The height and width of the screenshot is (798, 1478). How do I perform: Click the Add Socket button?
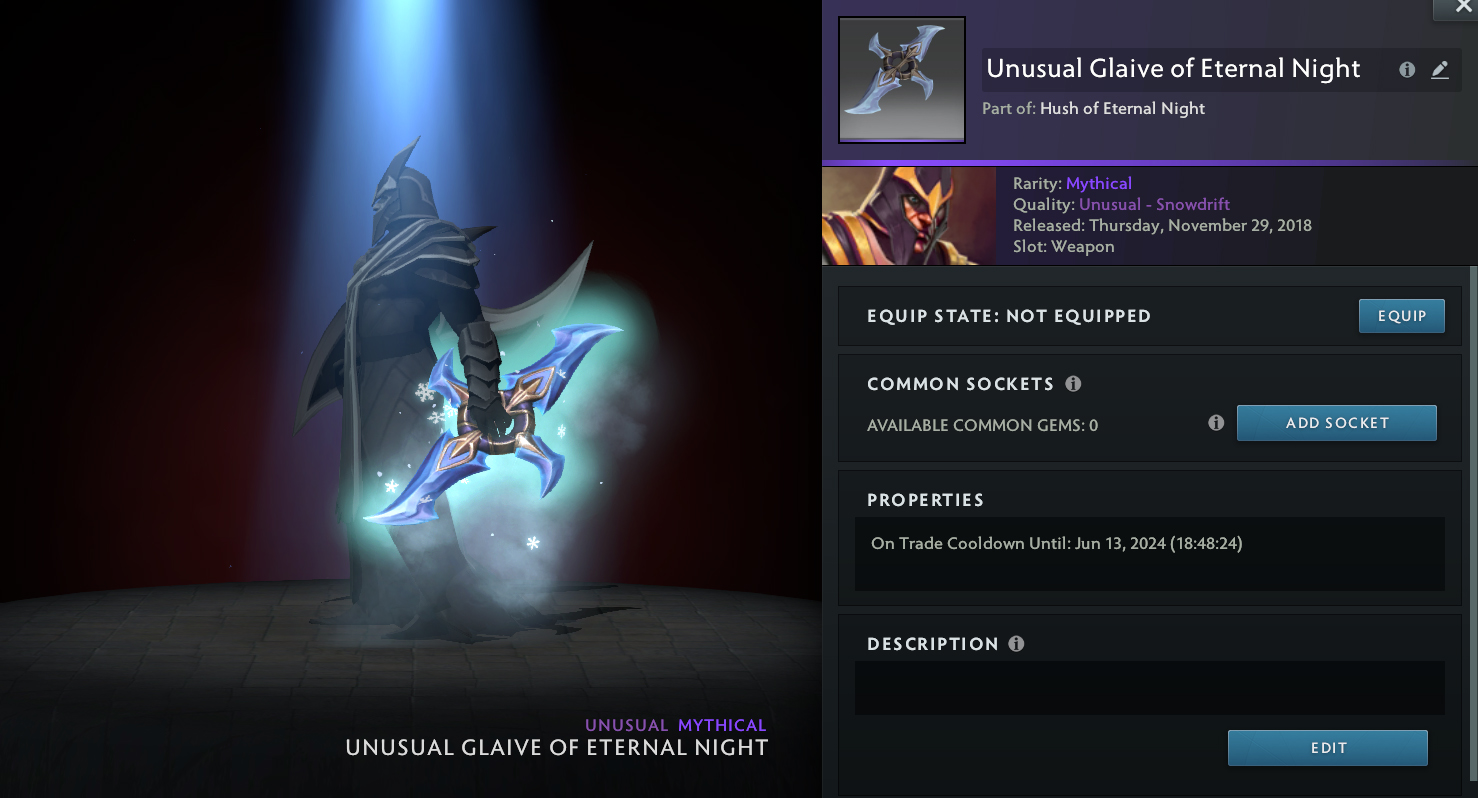1336,423
